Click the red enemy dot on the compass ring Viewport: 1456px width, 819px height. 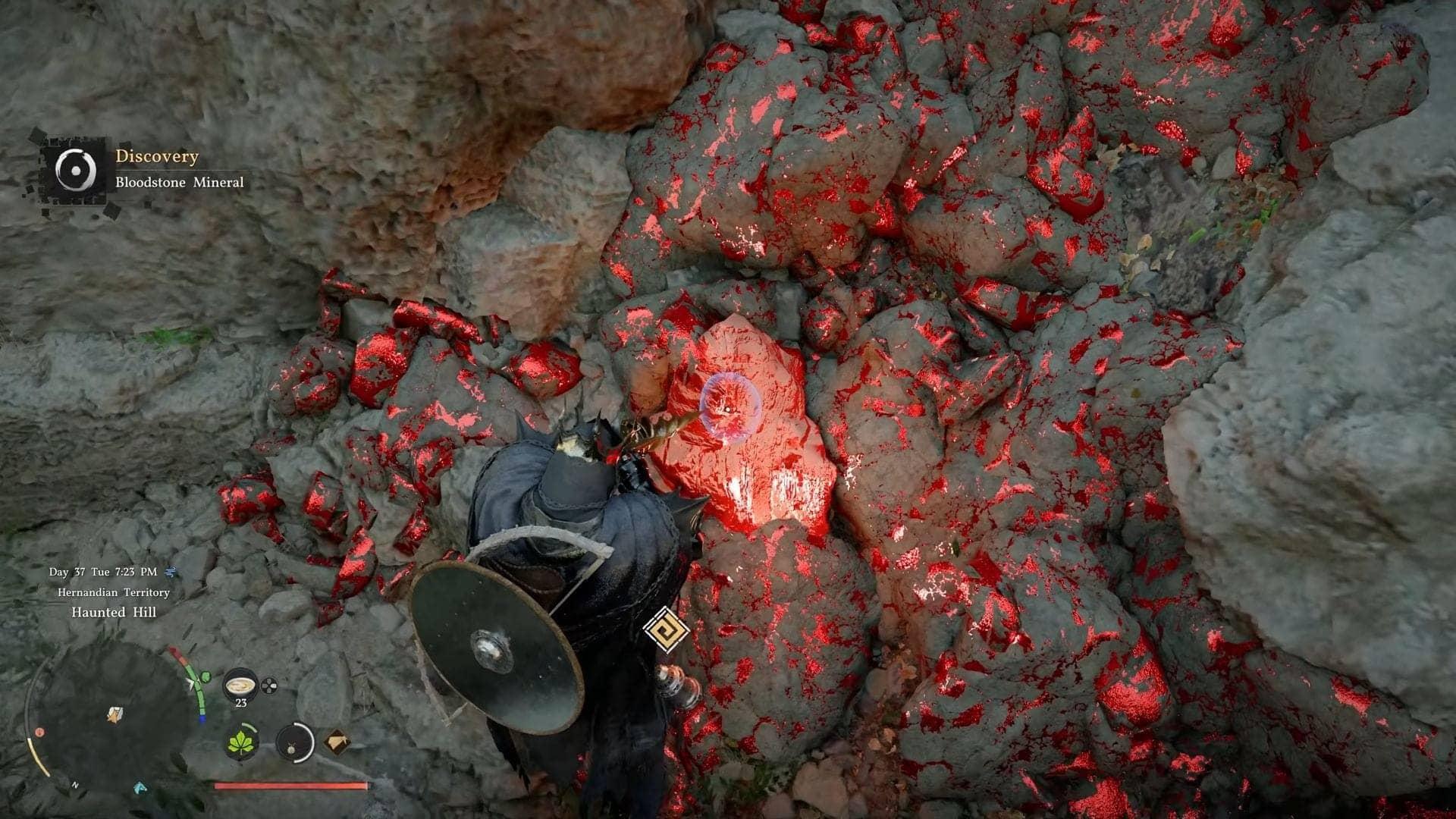39,732
